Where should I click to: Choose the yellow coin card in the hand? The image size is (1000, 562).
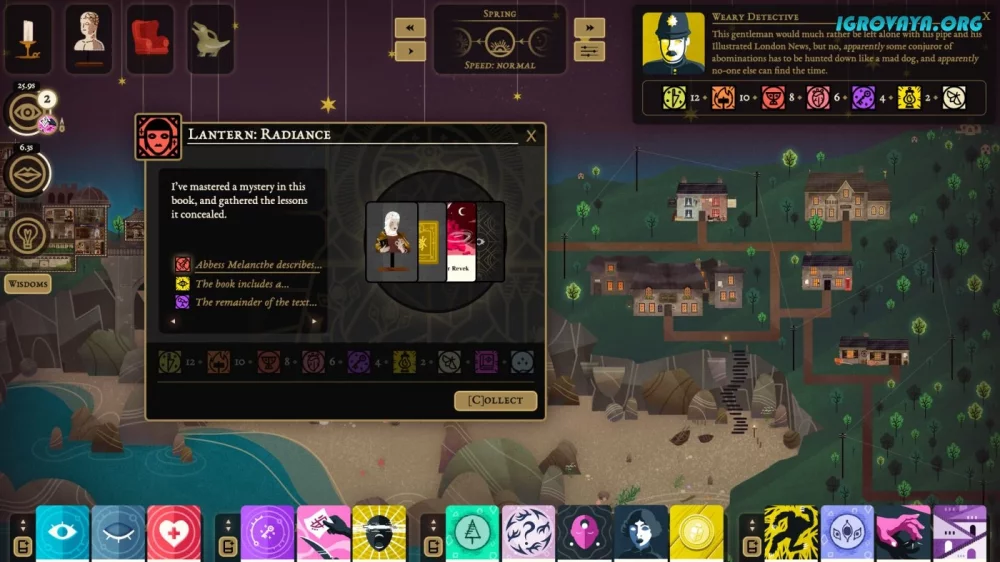(696, 533)
